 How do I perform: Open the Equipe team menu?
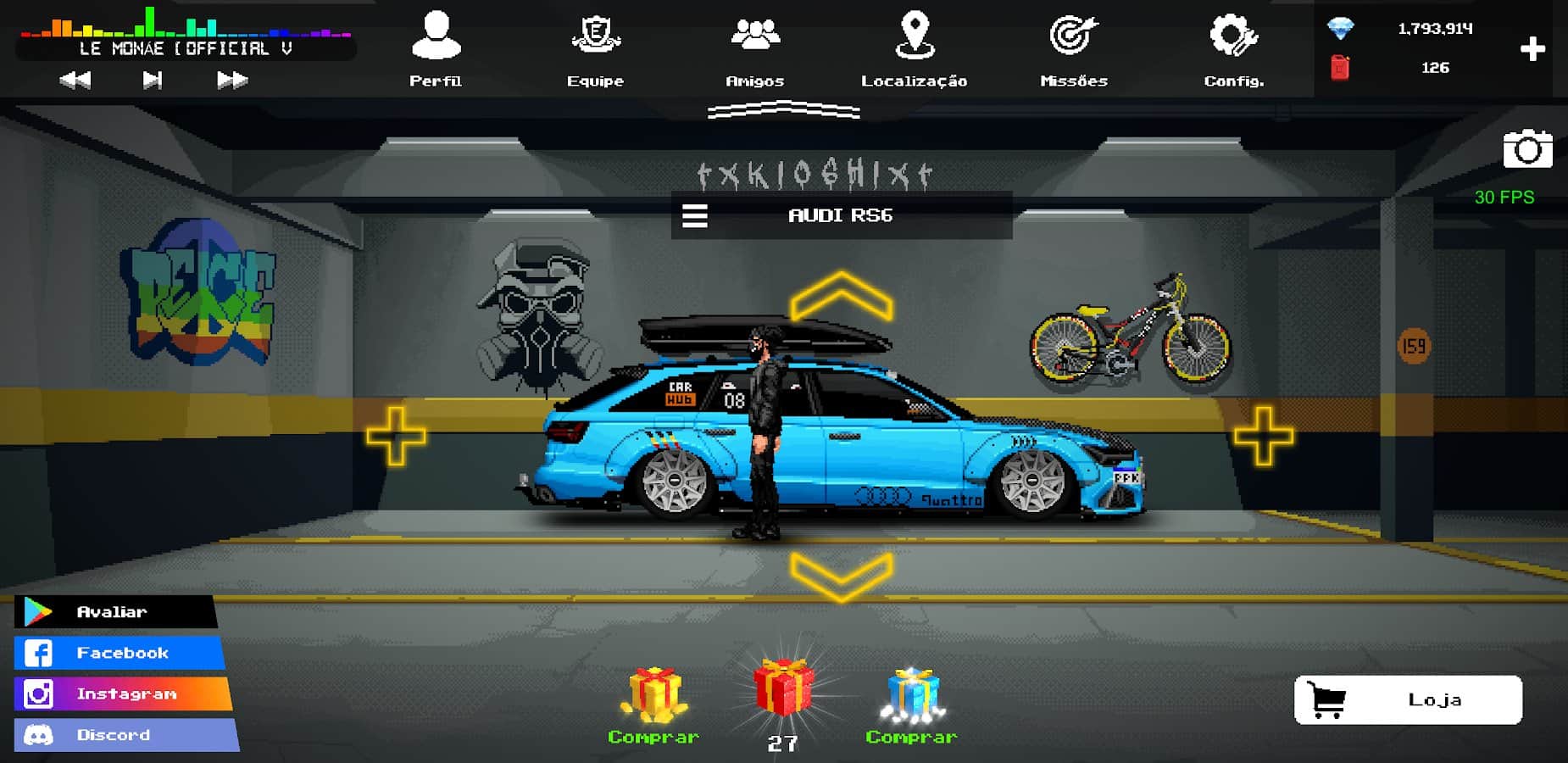(x=595, y=47)
